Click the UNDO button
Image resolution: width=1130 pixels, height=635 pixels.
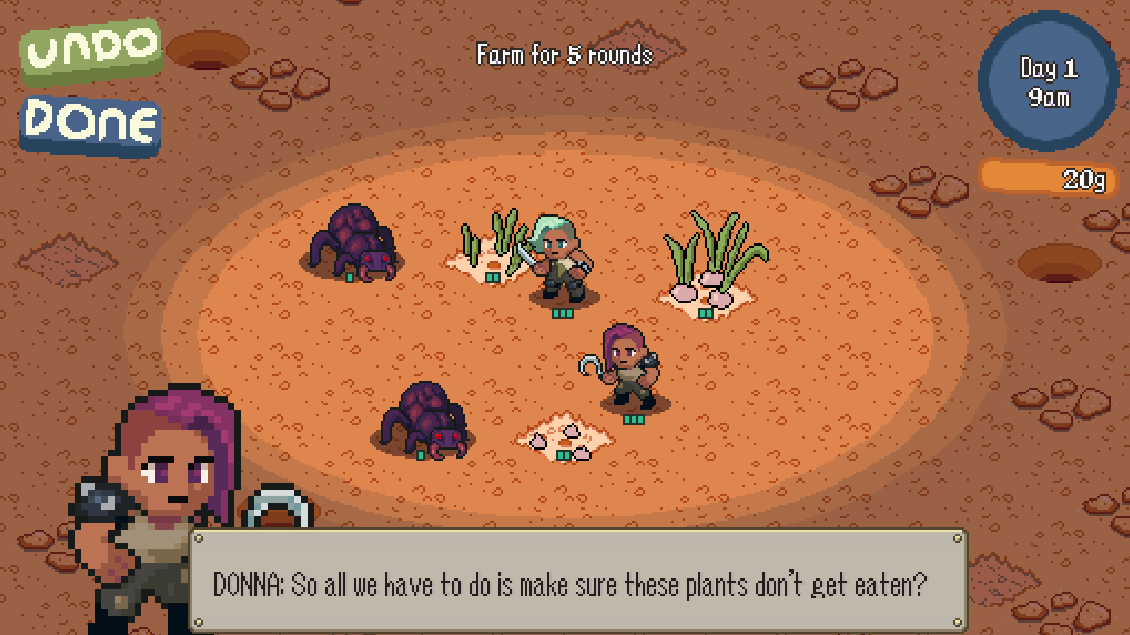[x=91, y=49]
